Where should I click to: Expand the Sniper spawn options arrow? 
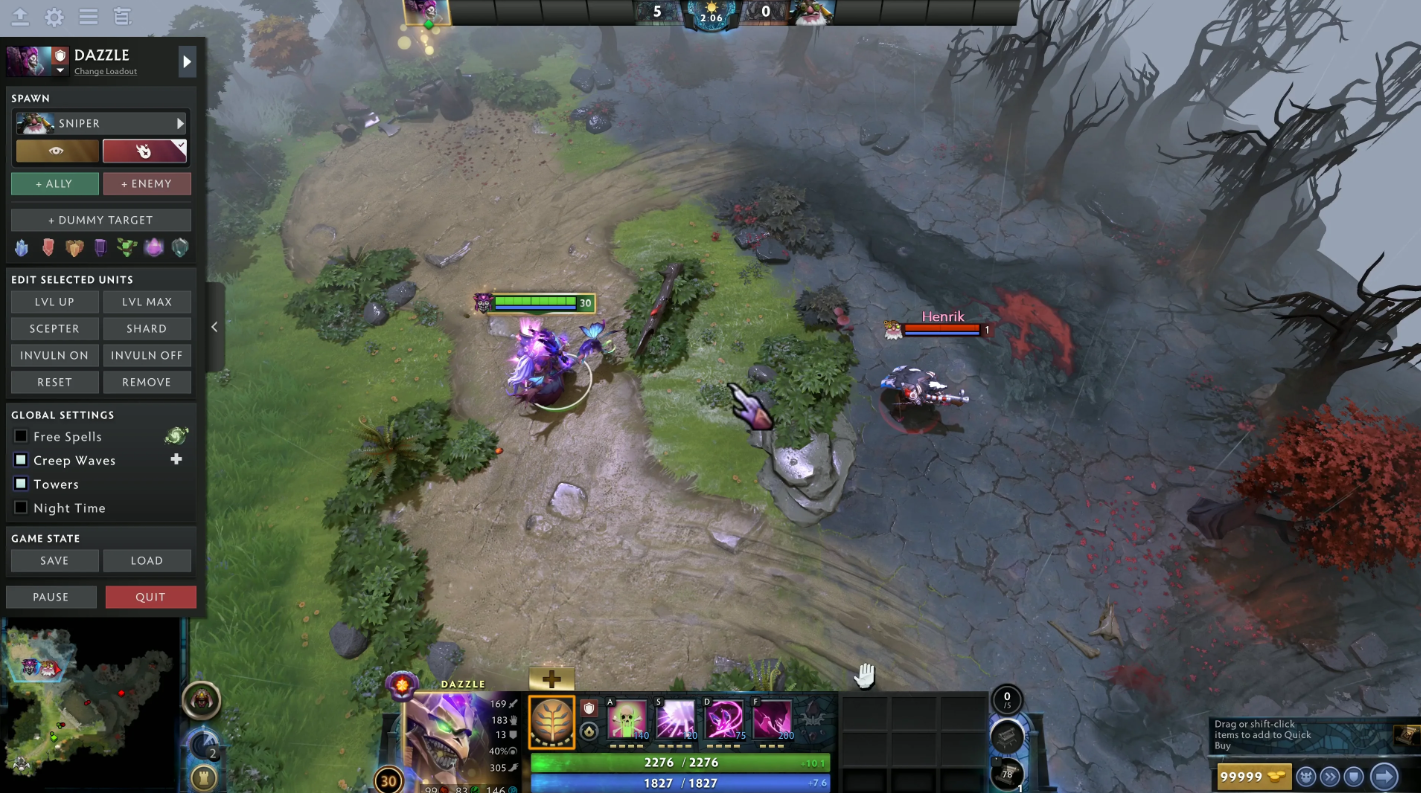tap(180, 123)
